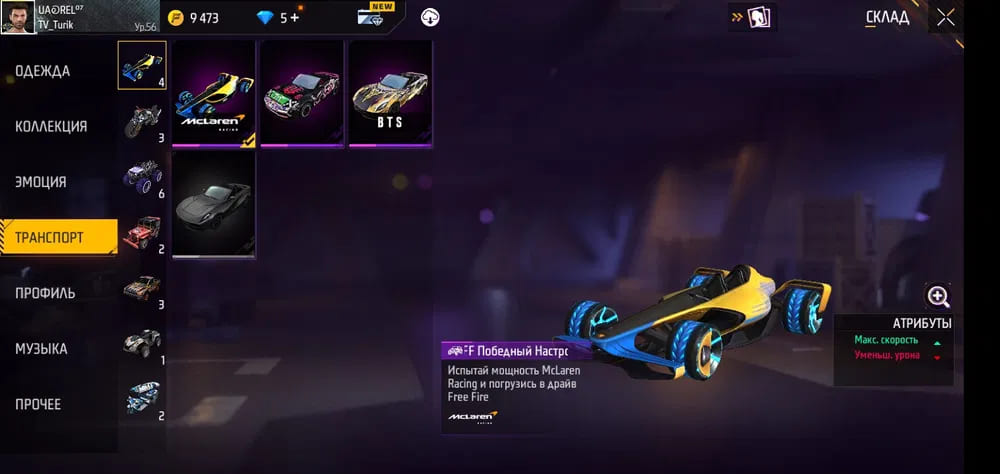Open the Одежда (Clothing) category
1000x474 pixels.
[x=43, y=71]
